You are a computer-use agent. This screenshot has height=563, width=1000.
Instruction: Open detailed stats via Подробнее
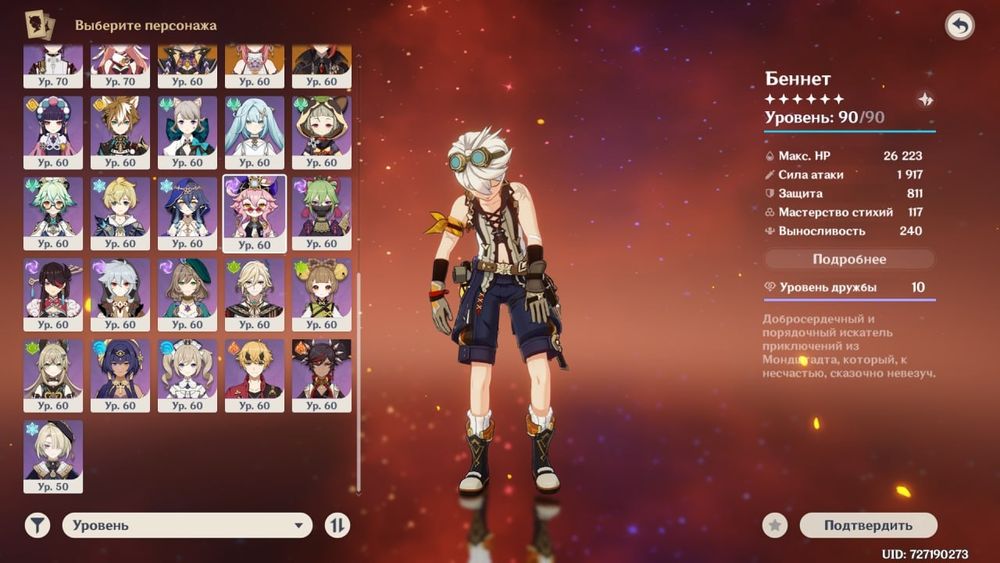pos(849,259)
